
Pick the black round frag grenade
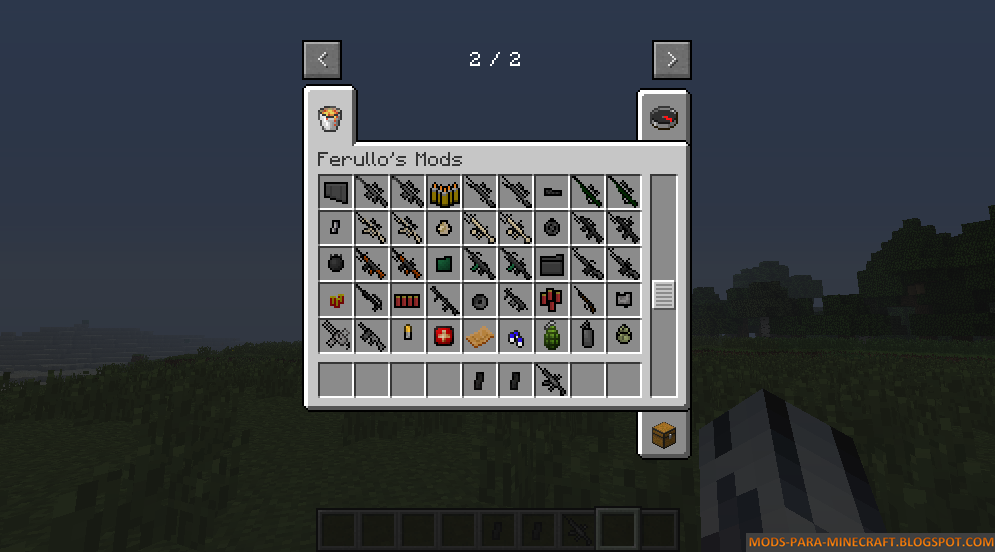click(x=335, y=264)
